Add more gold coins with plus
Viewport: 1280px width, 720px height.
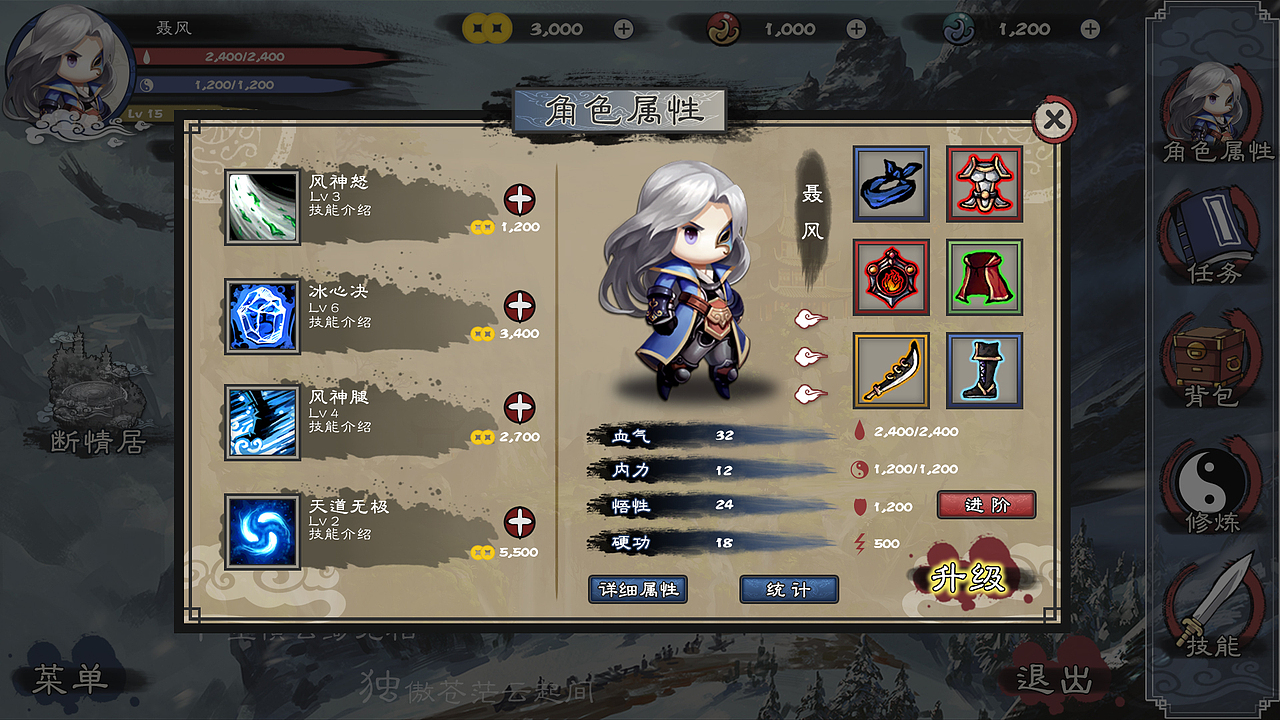click(x=623, y=29)
